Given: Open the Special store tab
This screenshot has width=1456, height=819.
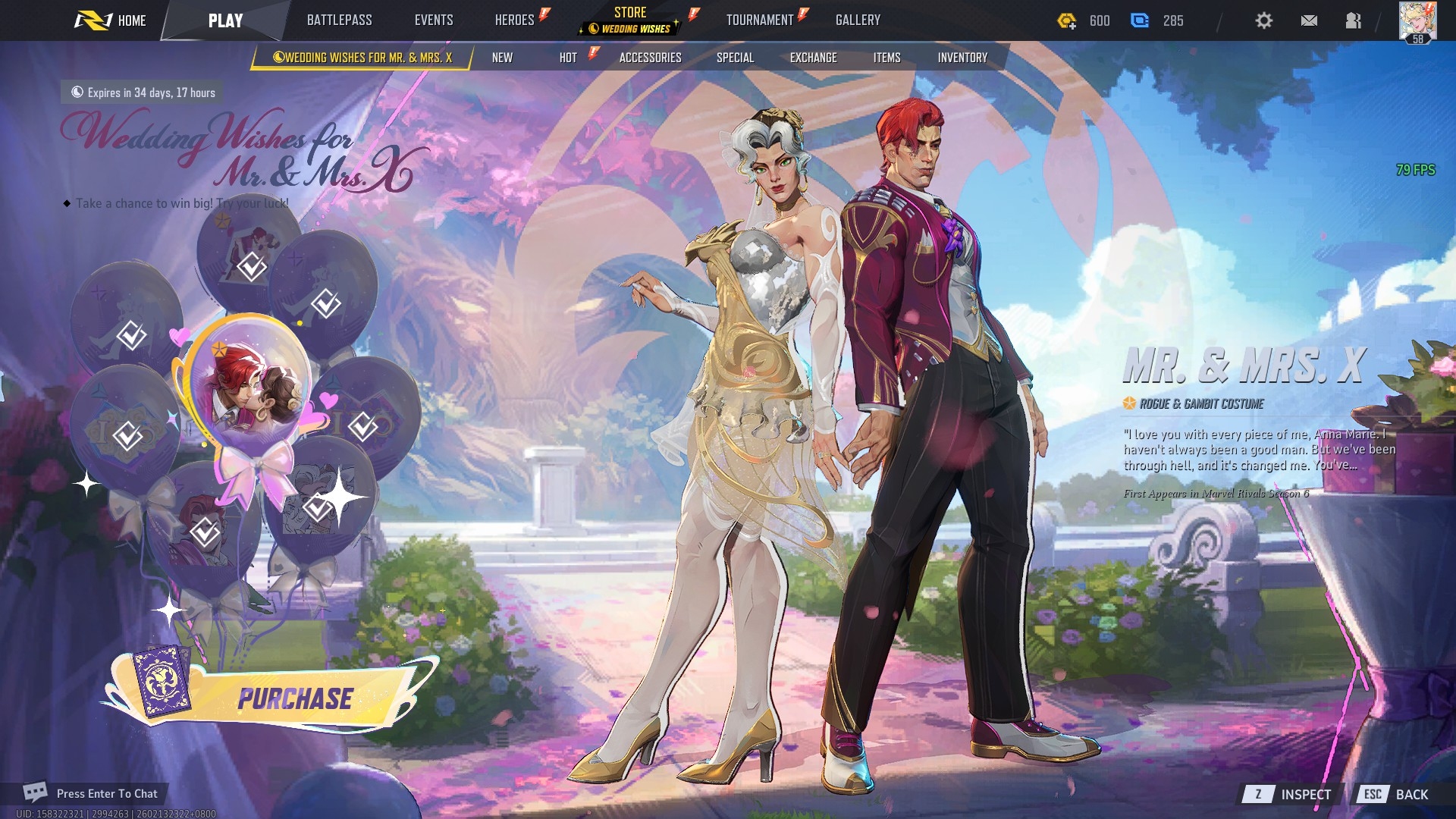Looking at the screenshot, I should (x=735, y=58).
